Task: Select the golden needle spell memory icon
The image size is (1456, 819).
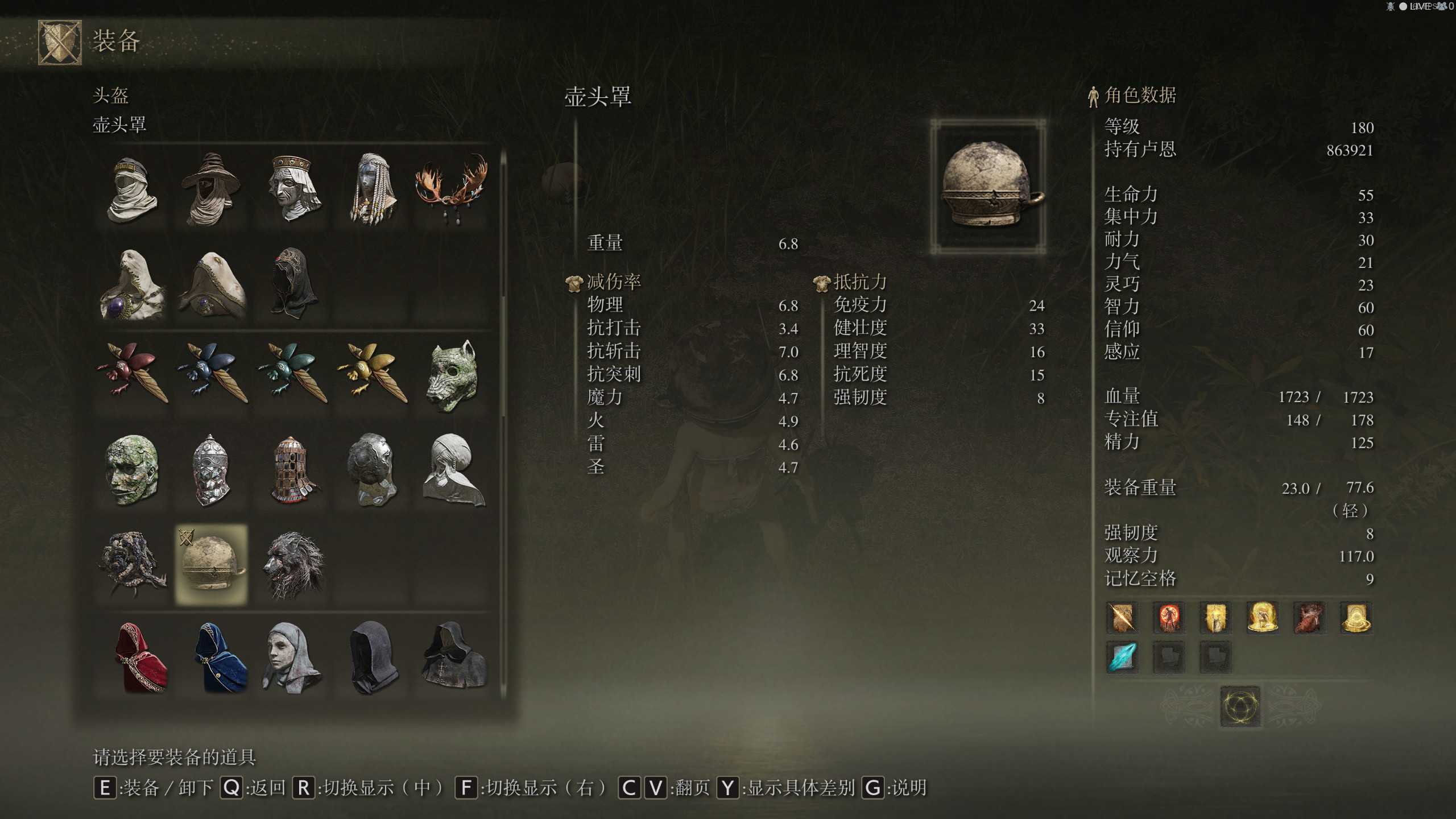Action: coord(1121,618)
